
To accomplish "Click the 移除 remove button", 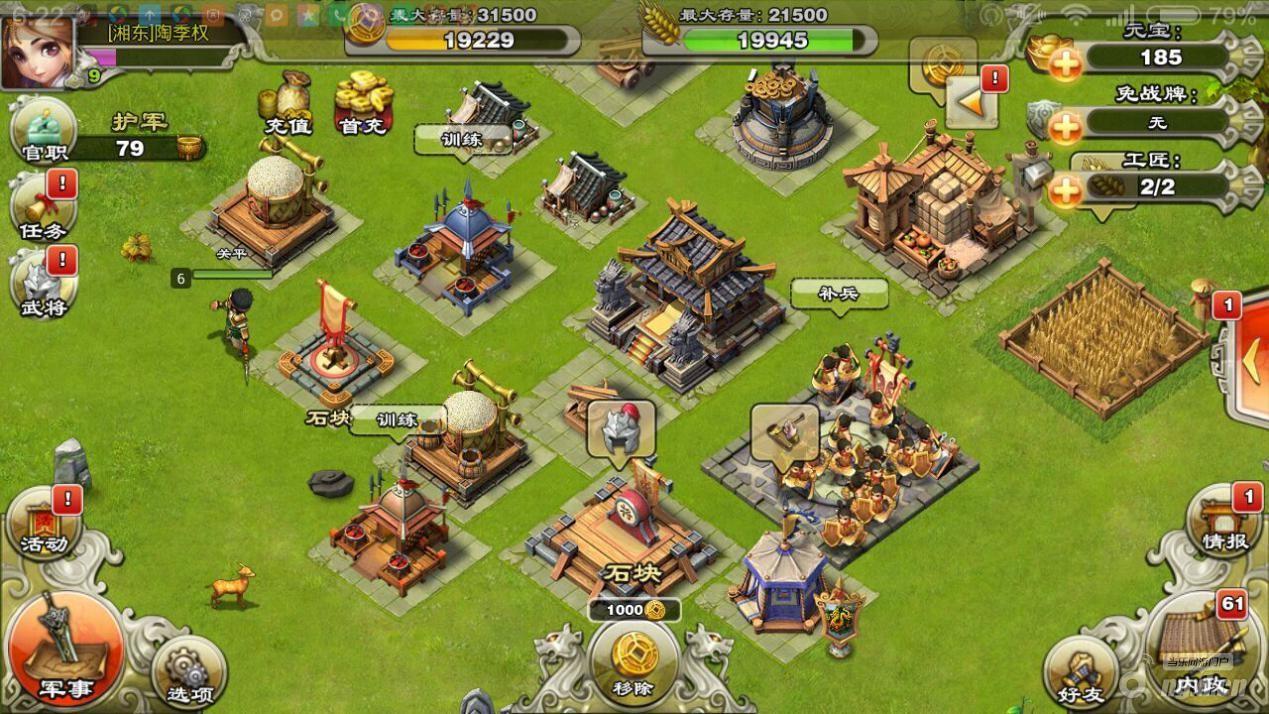I will pyautogui.click(x=634, y=660).
